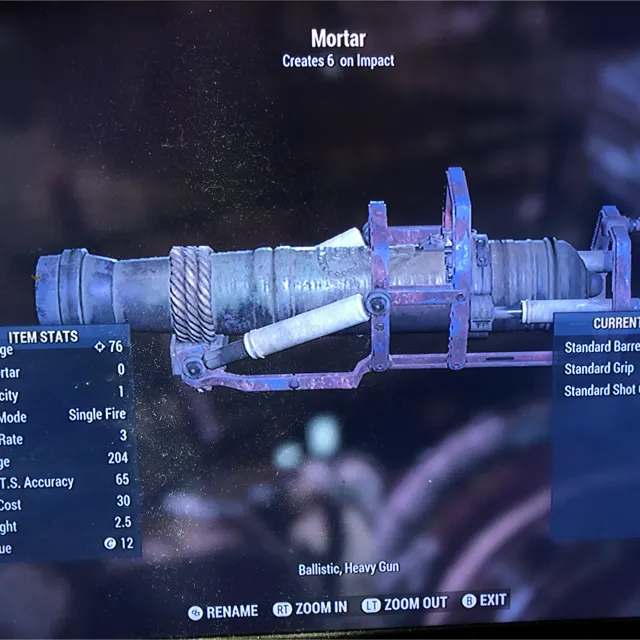Select Zoom In on the weapon preview
Screen dimensions: 640x640
311,607
